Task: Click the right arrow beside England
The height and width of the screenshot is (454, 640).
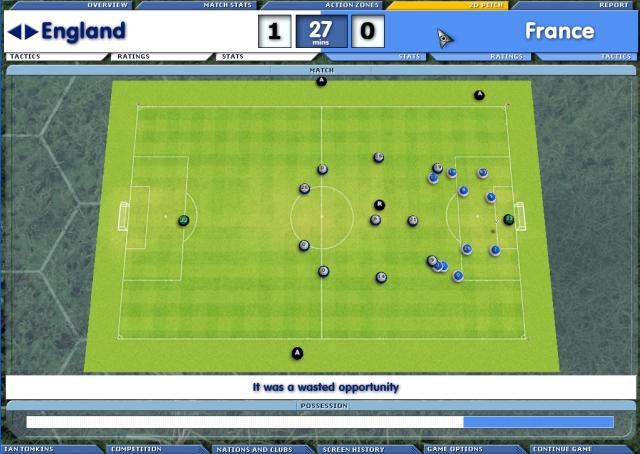Action: coord(31,32)
